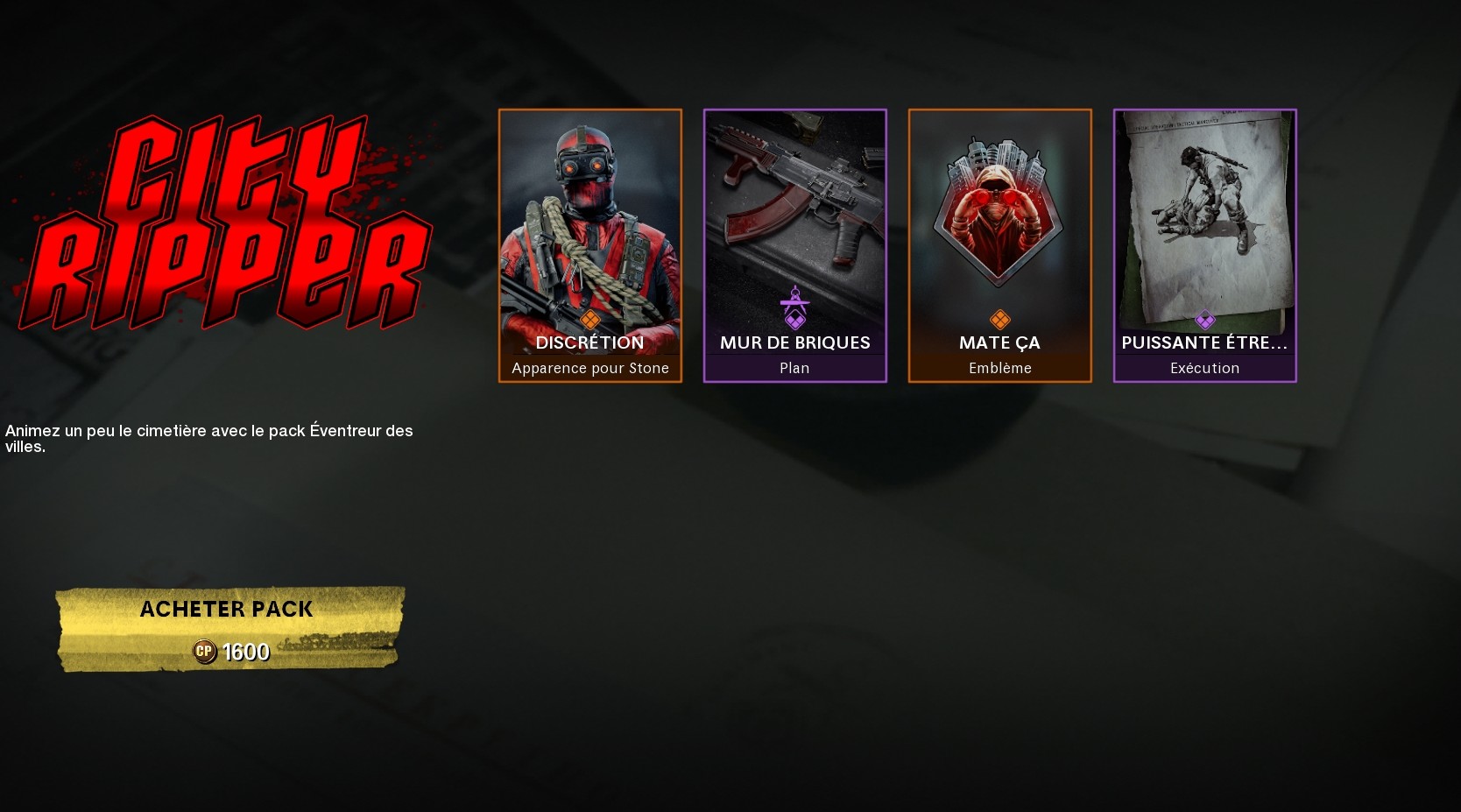The image size is (1461, 812).
Task: Click the pack description text about the cemetery
Action: pyautogui.click(x=208, y=438)
